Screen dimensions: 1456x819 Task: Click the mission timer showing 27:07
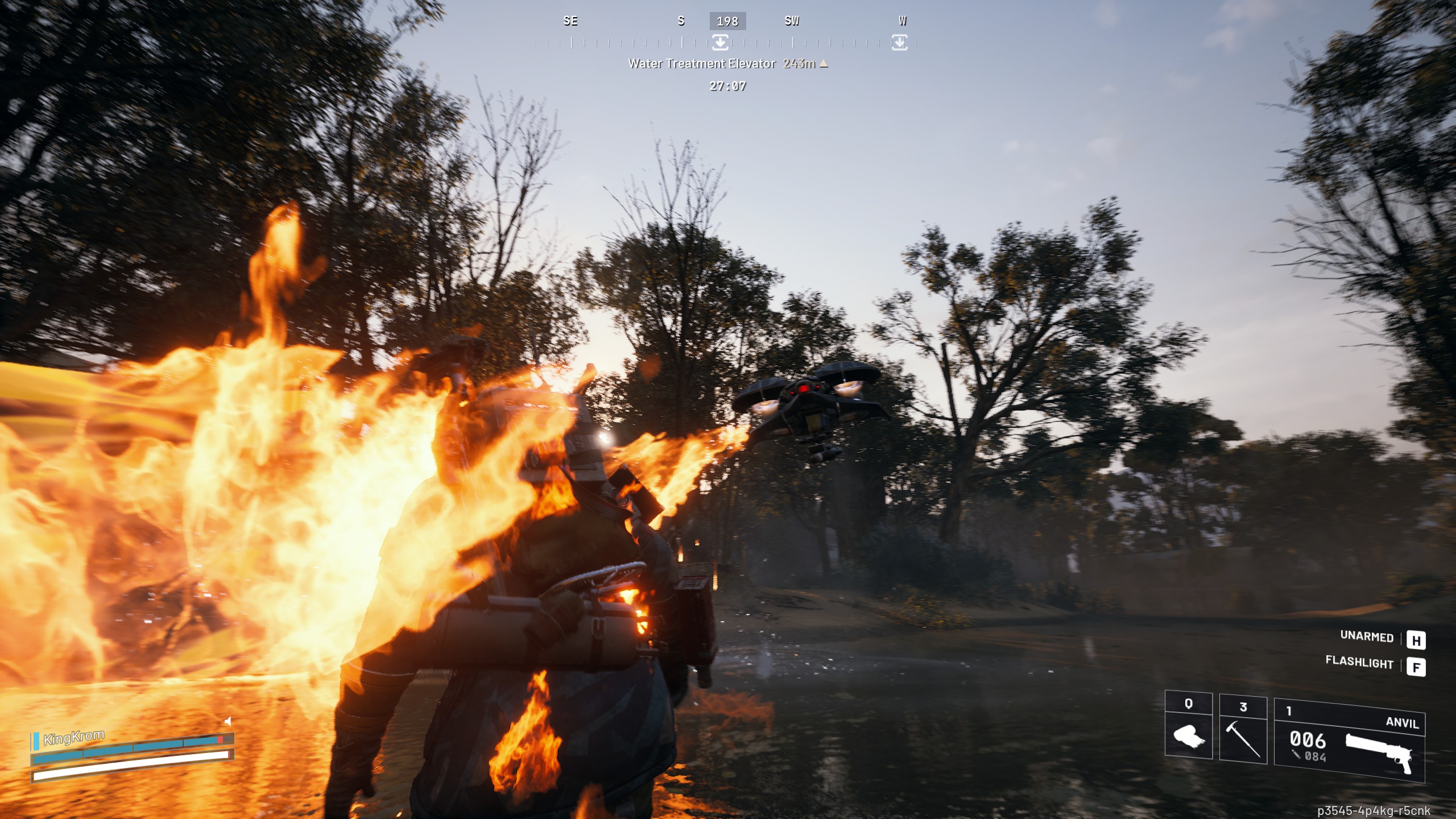pyautogui.click(x=726, y=86)
